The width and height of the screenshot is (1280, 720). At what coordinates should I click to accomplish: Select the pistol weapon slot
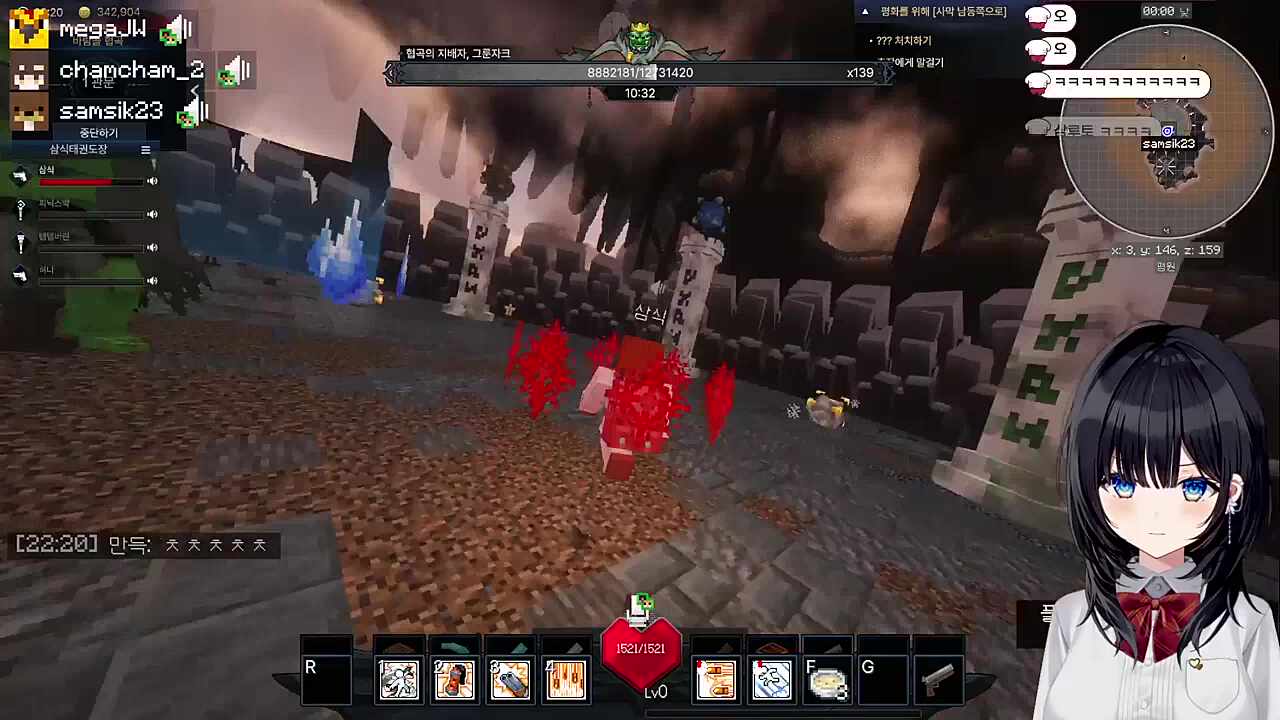click(938, 680)
